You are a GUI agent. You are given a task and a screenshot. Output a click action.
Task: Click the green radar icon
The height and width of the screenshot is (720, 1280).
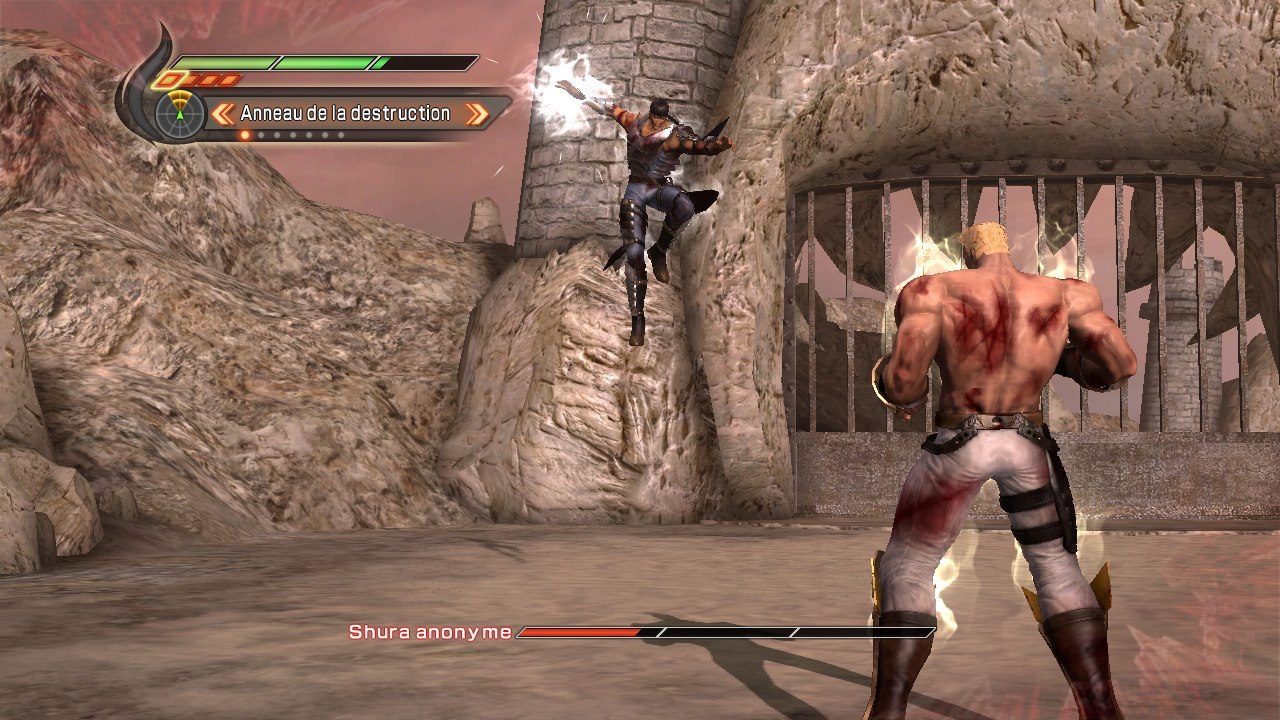click(x=180, y=113)
